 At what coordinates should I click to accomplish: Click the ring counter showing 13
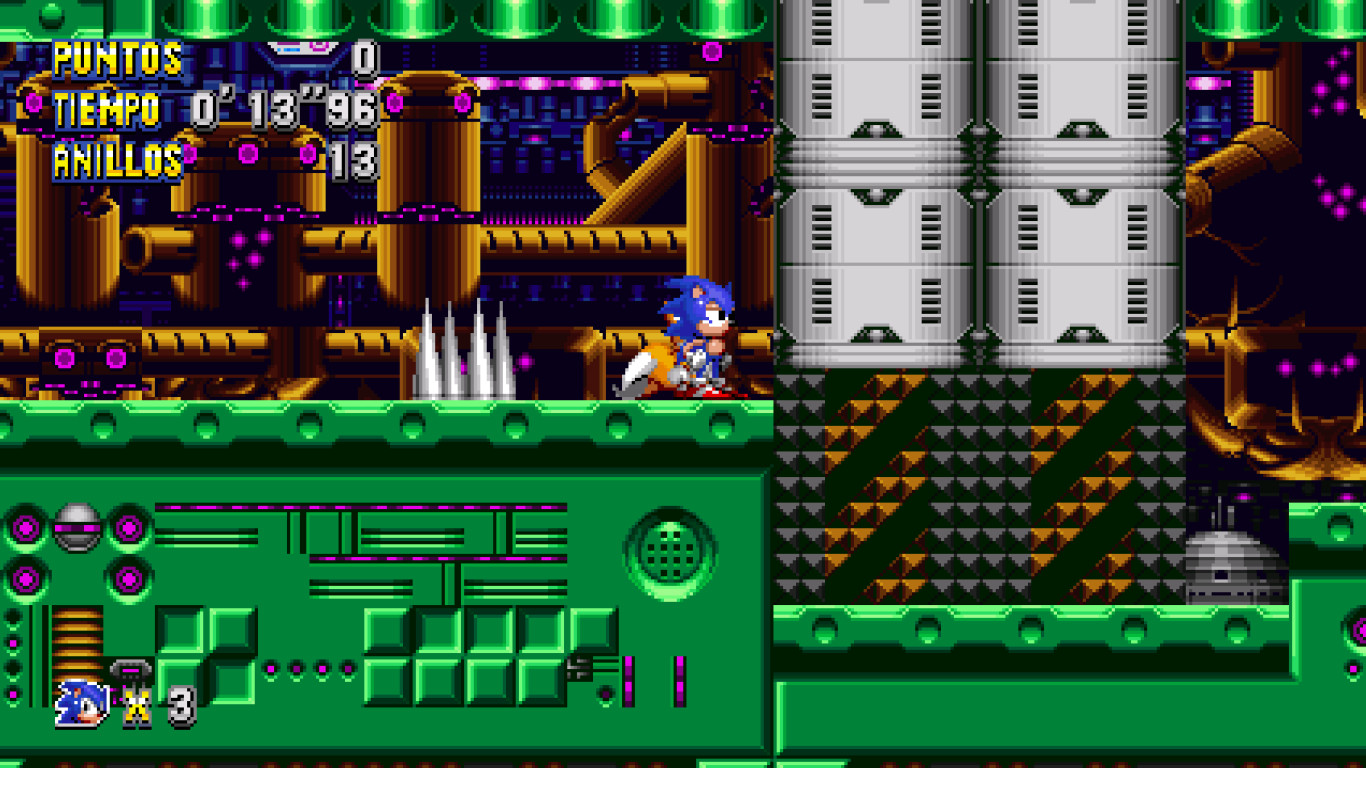[355, 160]
